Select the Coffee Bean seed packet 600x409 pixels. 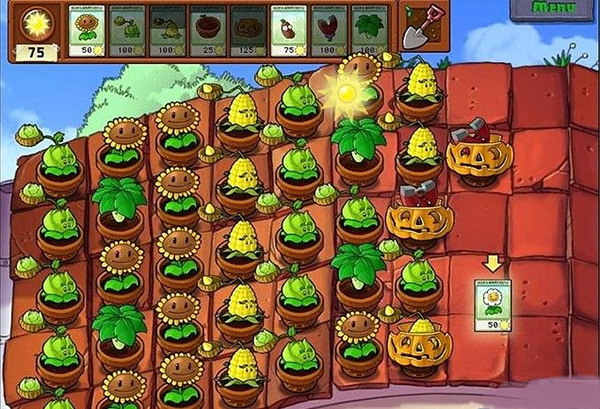(289, 31)
